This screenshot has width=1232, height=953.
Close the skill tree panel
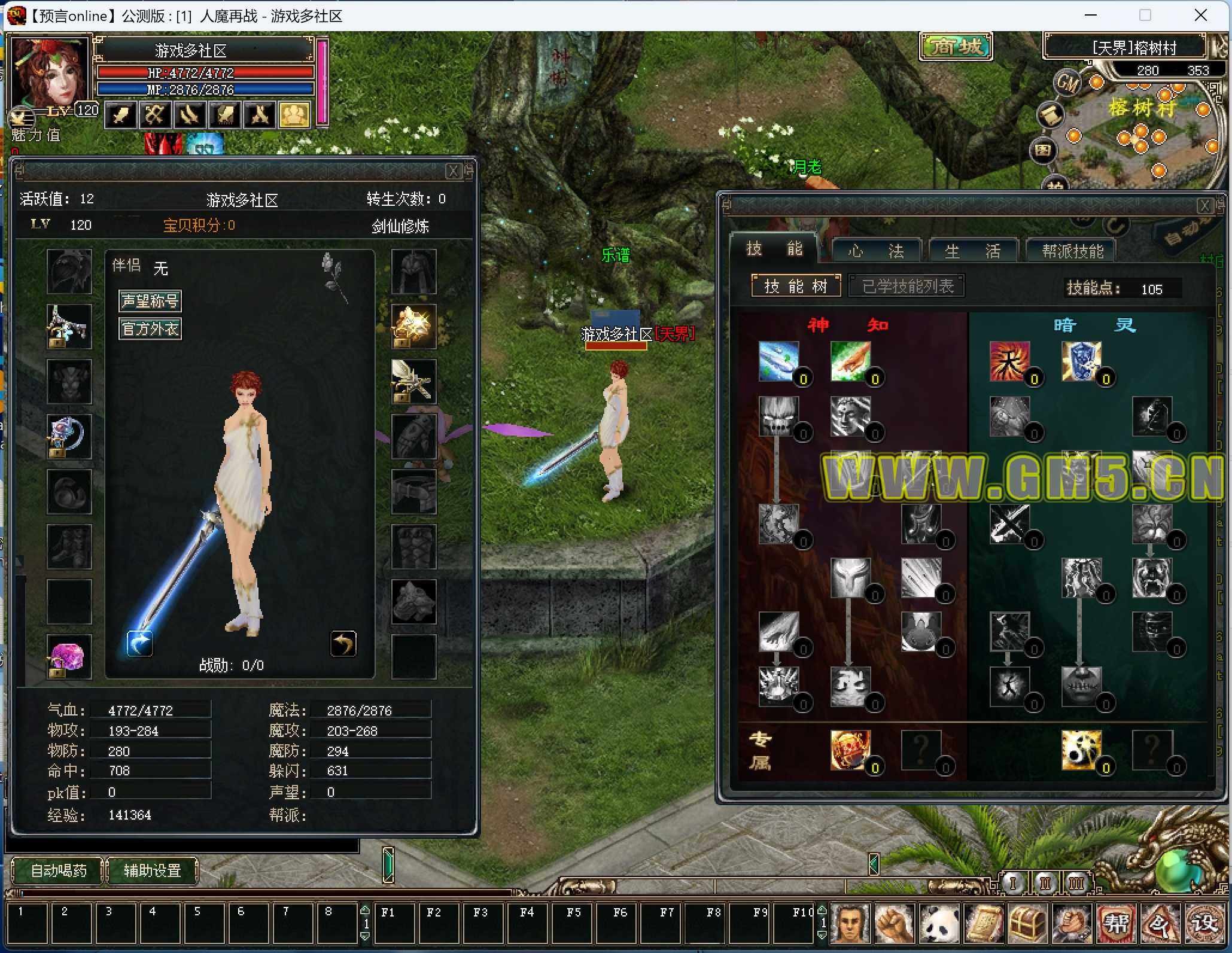(x=1204, y=206)
